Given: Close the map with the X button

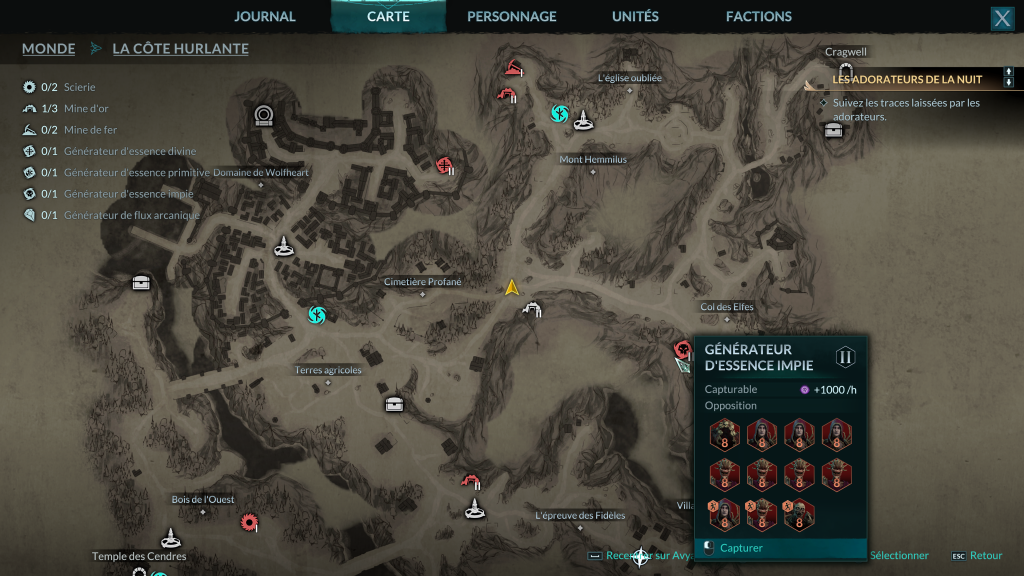Looking at the screenshot, I should (1001, 18).
